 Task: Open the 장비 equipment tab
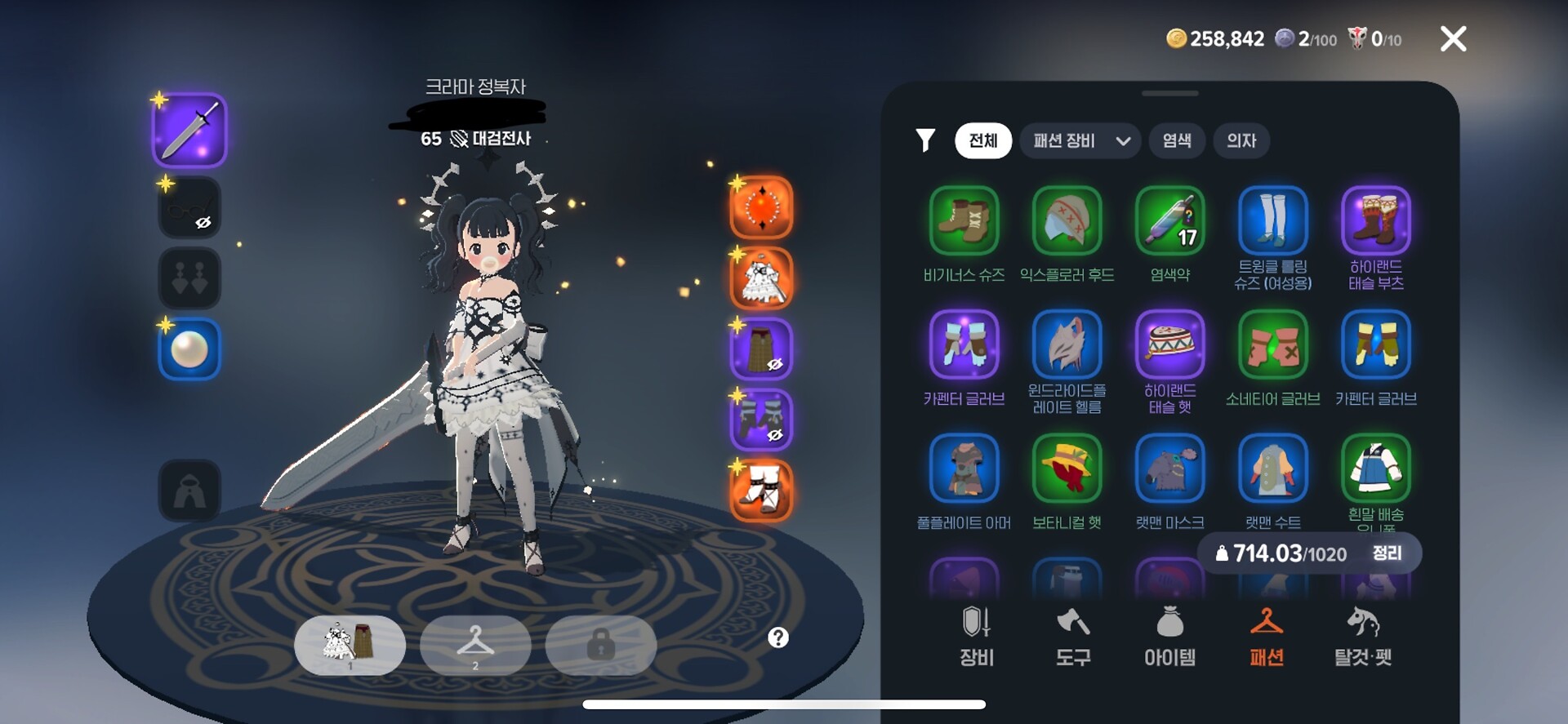coord(977,637)
